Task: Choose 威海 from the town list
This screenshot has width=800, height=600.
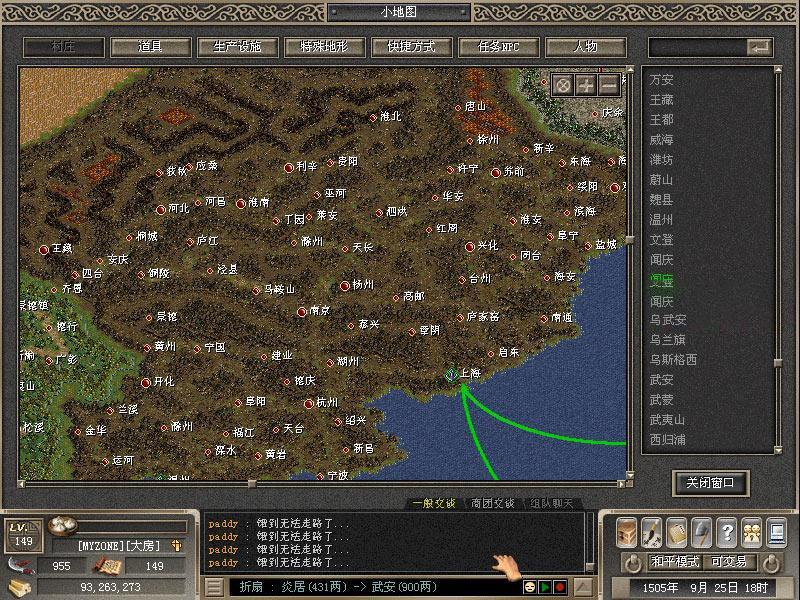Action: (x=662, y=139)
